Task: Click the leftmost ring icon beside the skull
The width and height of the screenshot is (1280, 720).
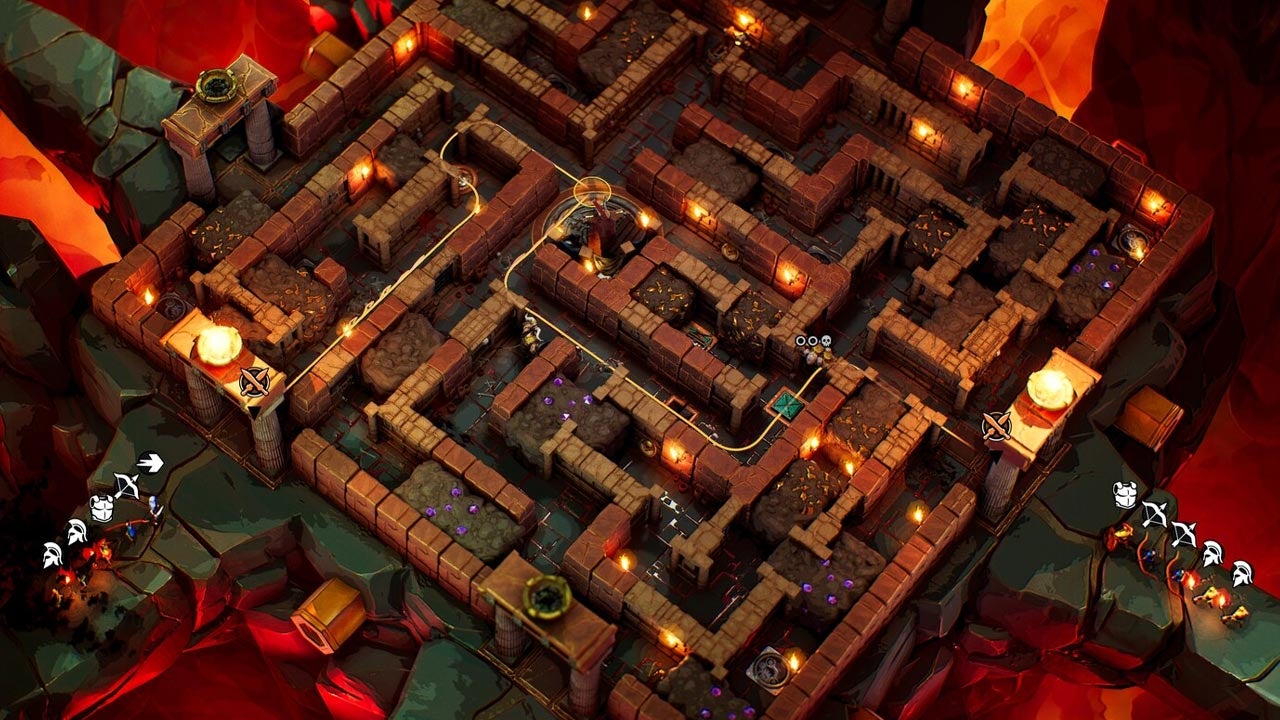Action: (x=801, y=341)
